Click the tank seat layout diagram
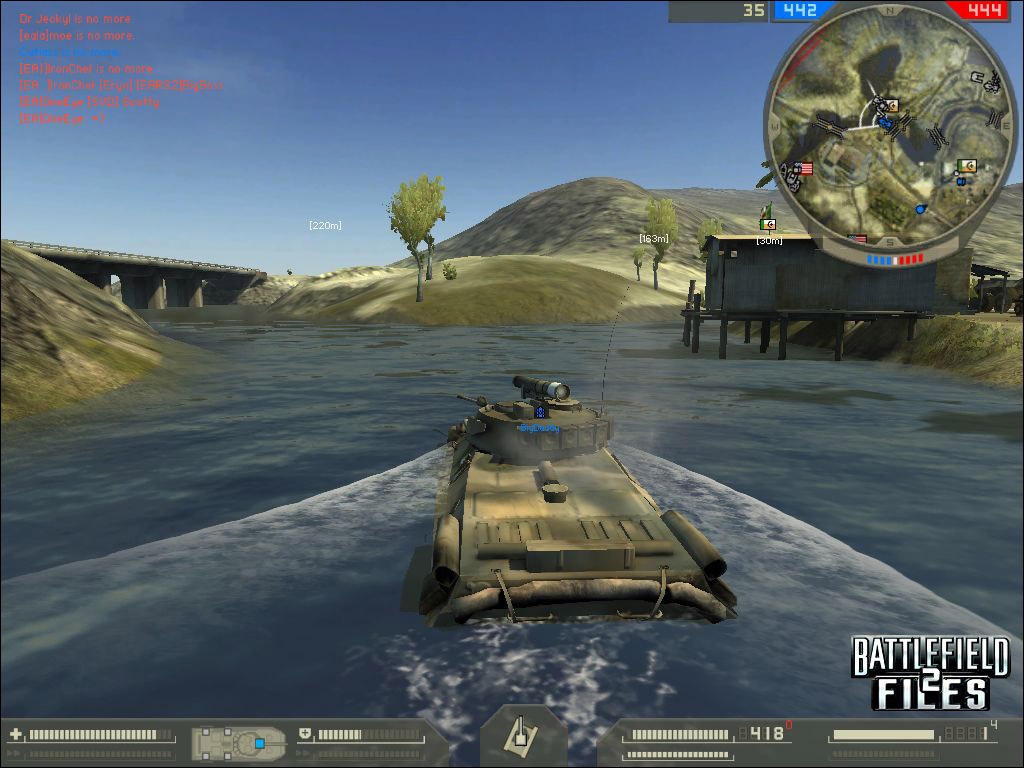The width and height of the screenshot is (1024, 768). [x=239, y=742]
